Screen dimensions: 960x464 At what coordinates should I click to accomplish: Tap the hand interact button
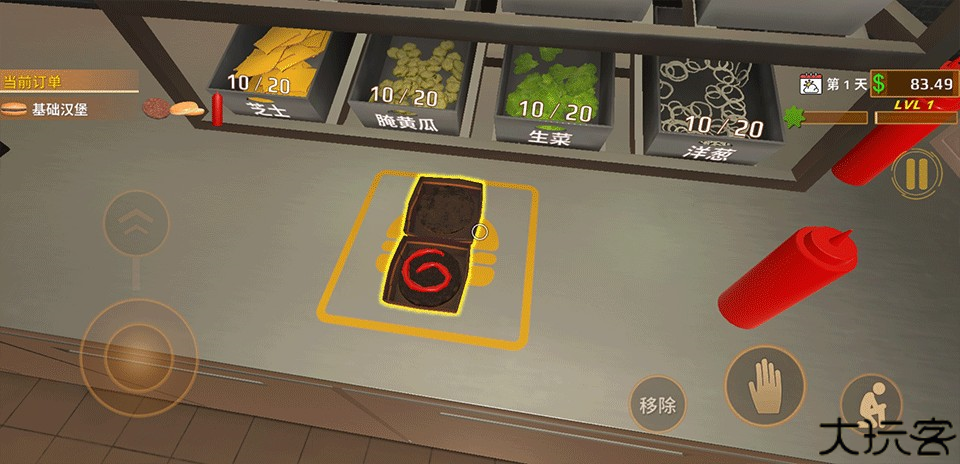tap(766, 386)
